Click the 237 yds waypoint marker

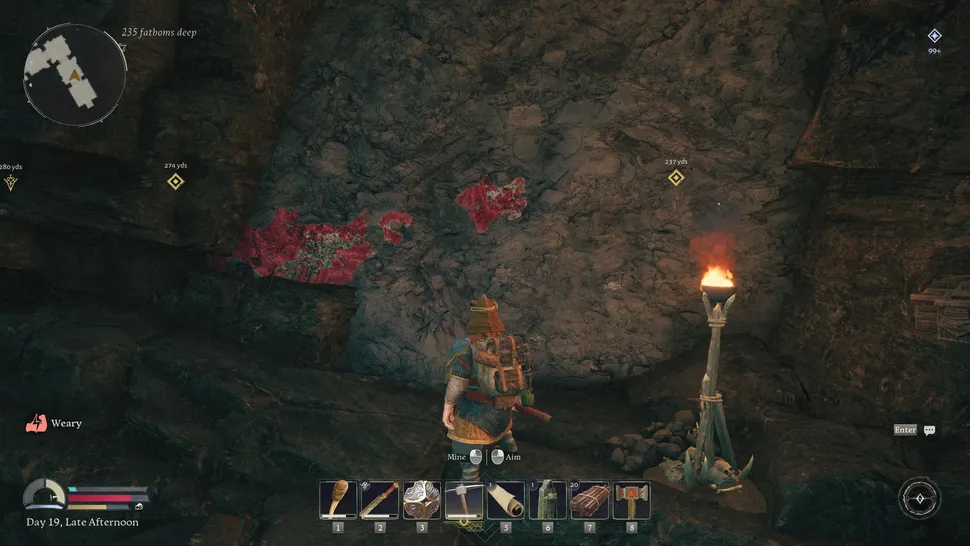tap(676, 177)
